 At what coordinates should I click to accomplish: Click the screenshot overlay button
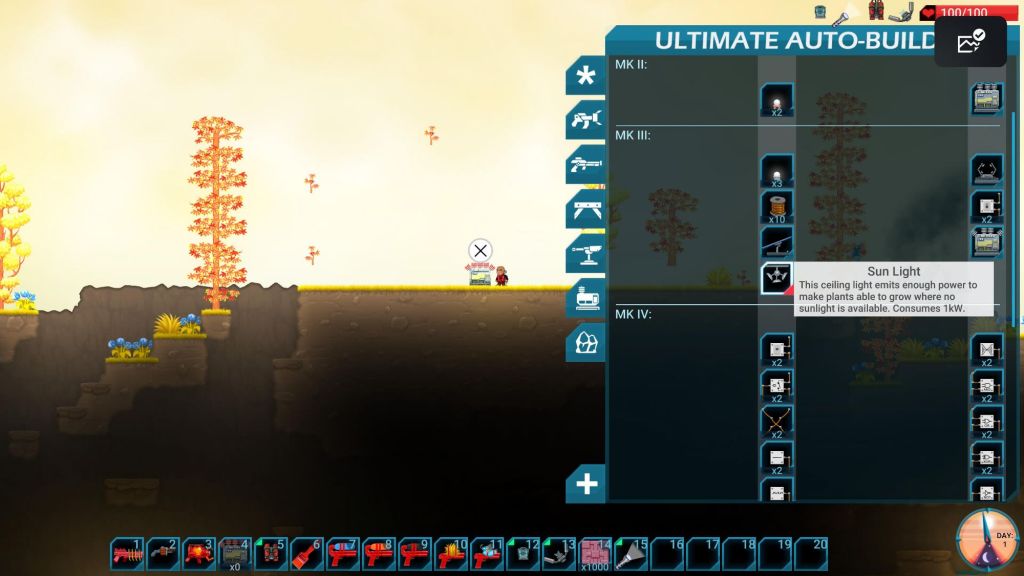point(970,42)
